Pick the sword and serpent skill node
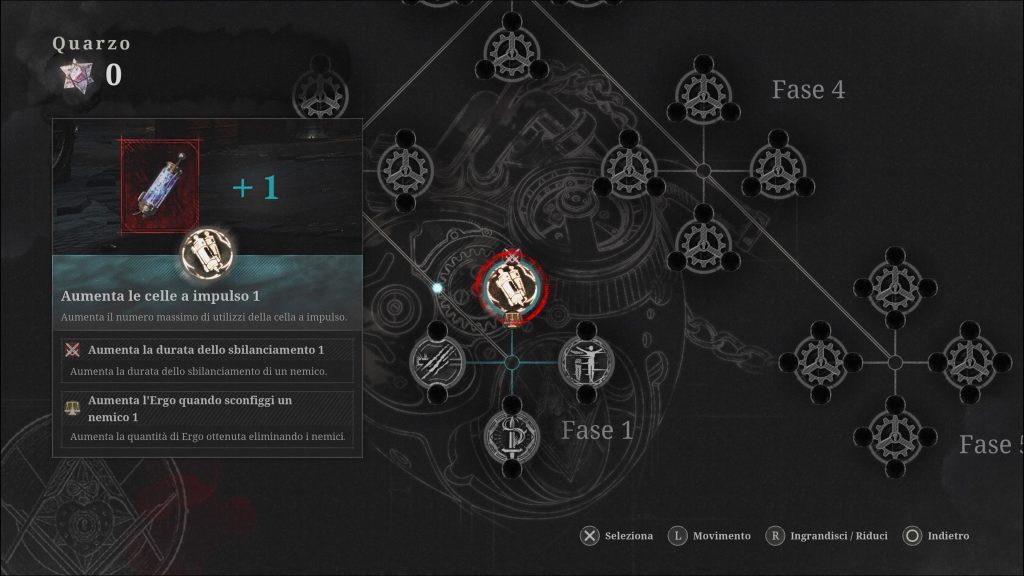 [x=511, y=435]
